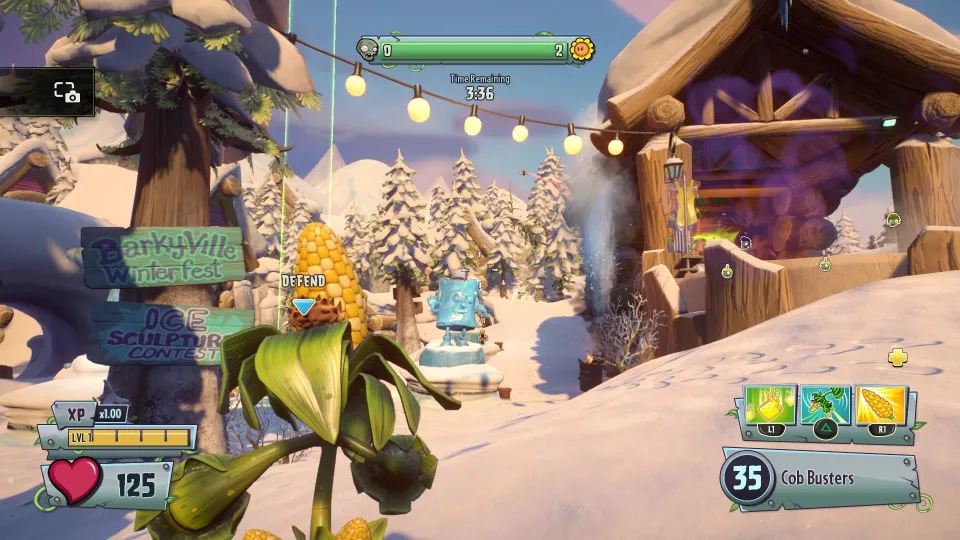Click the sunflower plant team icon

tap(582, 49)
